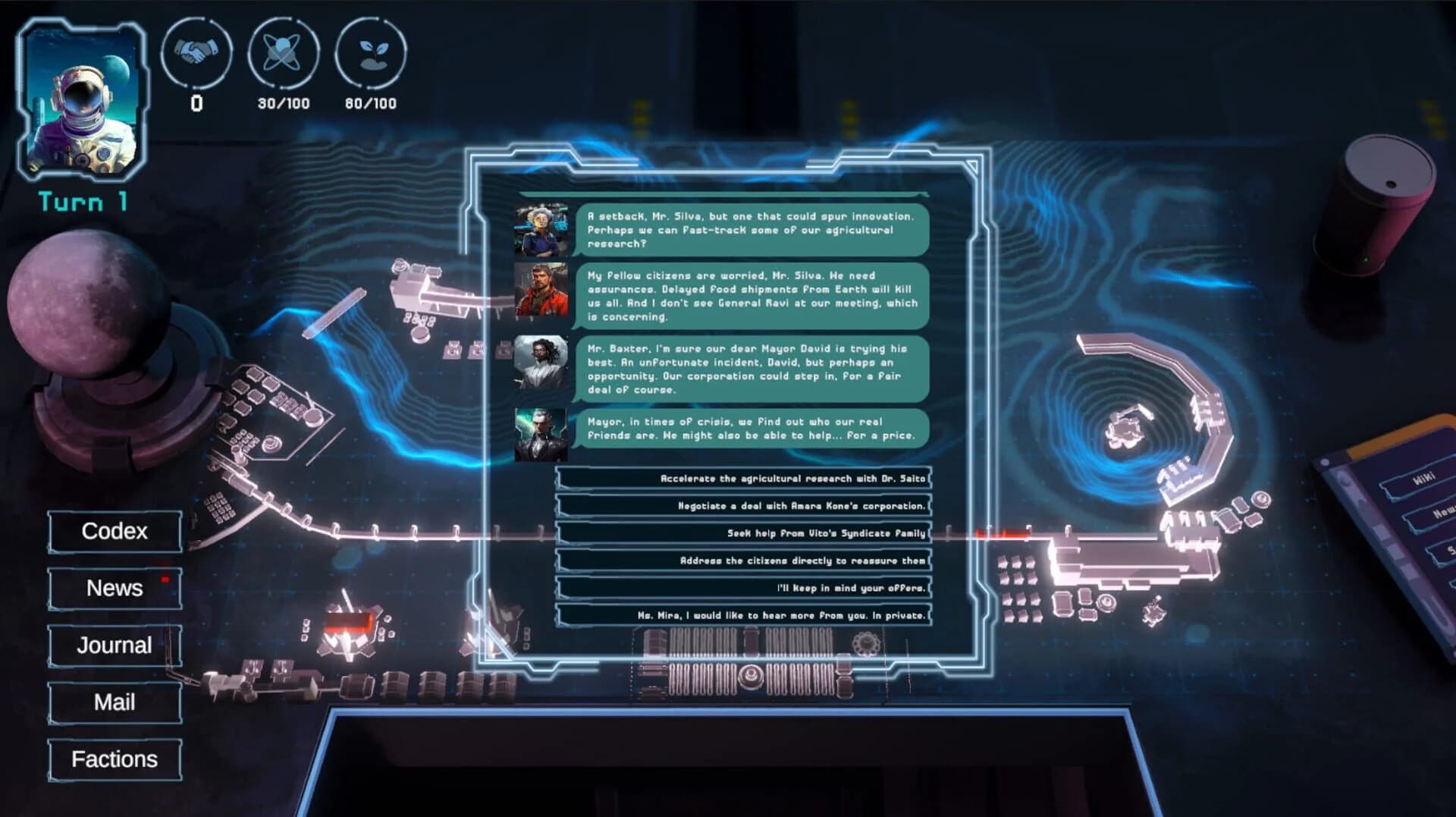Screen dimensions: 1456x817
Task: Open the Journal from the sidebar
Action: coord(113,646)
